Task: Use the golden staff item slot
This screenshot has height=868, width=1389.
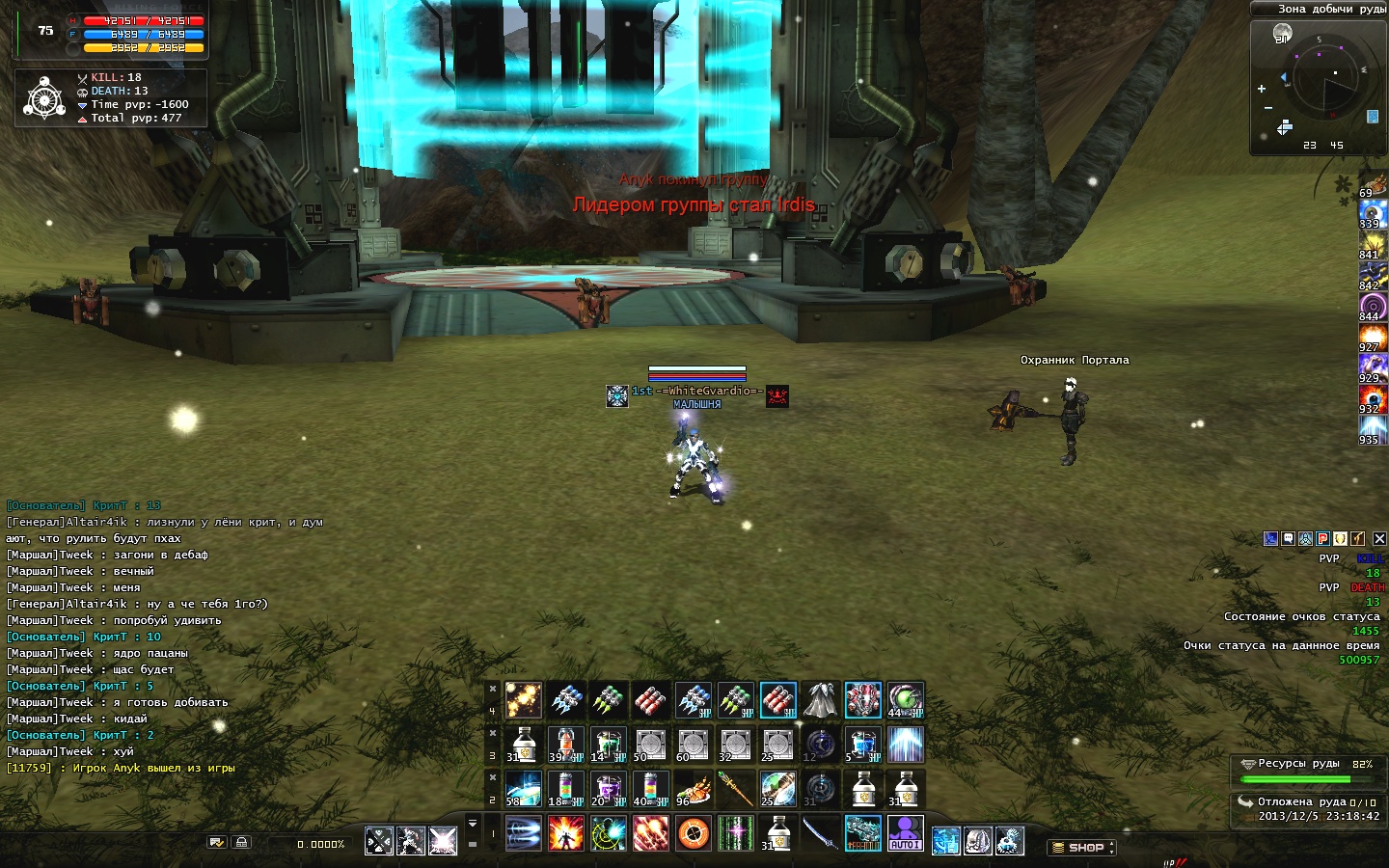Action: point(735,789)
